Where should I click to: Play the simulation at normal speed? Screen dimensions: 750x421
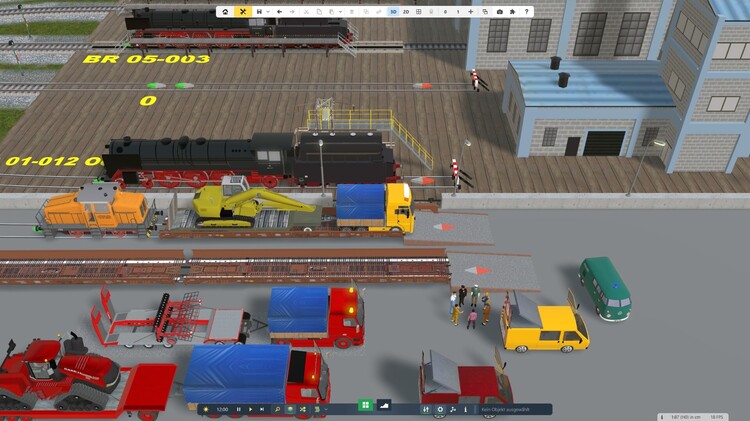pos(250,409)
